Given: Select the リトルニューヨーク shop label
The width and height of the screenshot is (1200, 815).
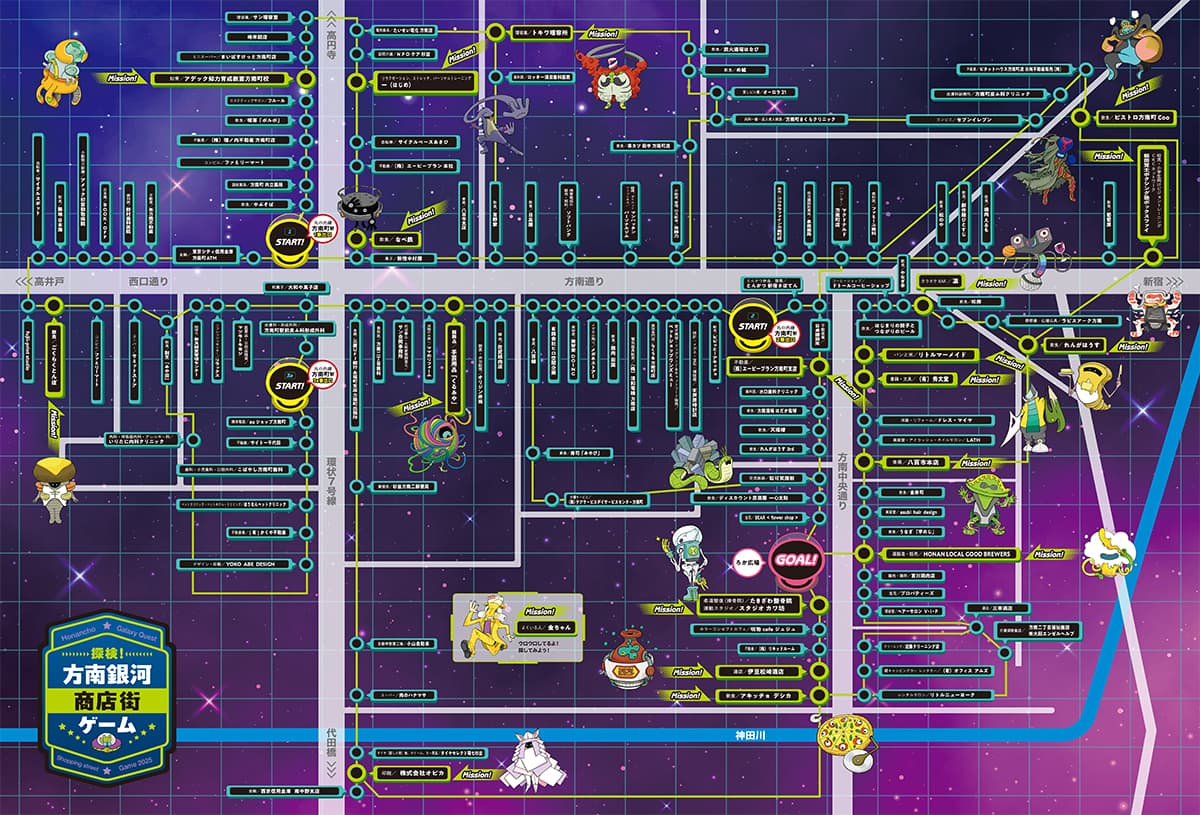Looking at the screenshot, I should pyautogui.click(x=939, y=694).
